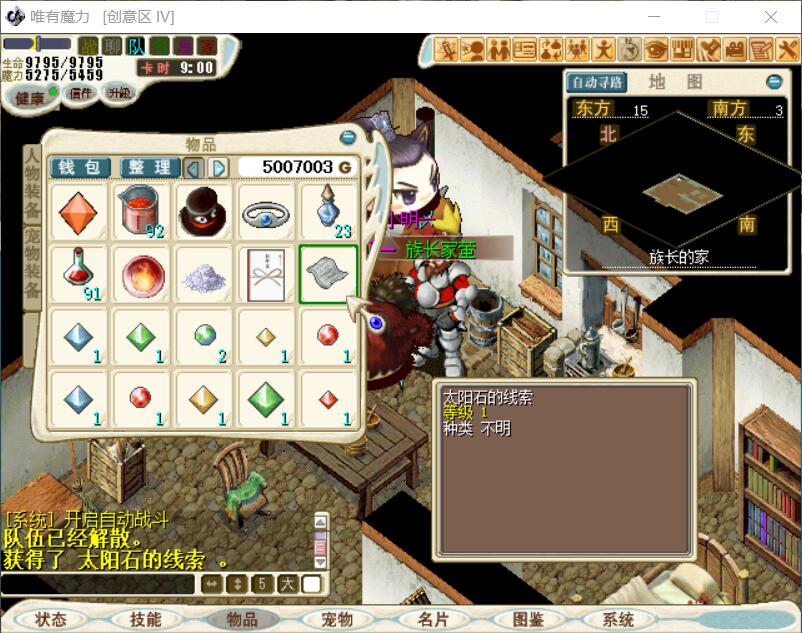Open the 系统 system menu
The width and height of the screenshot is (802, 633).
[x=619, y=619]
